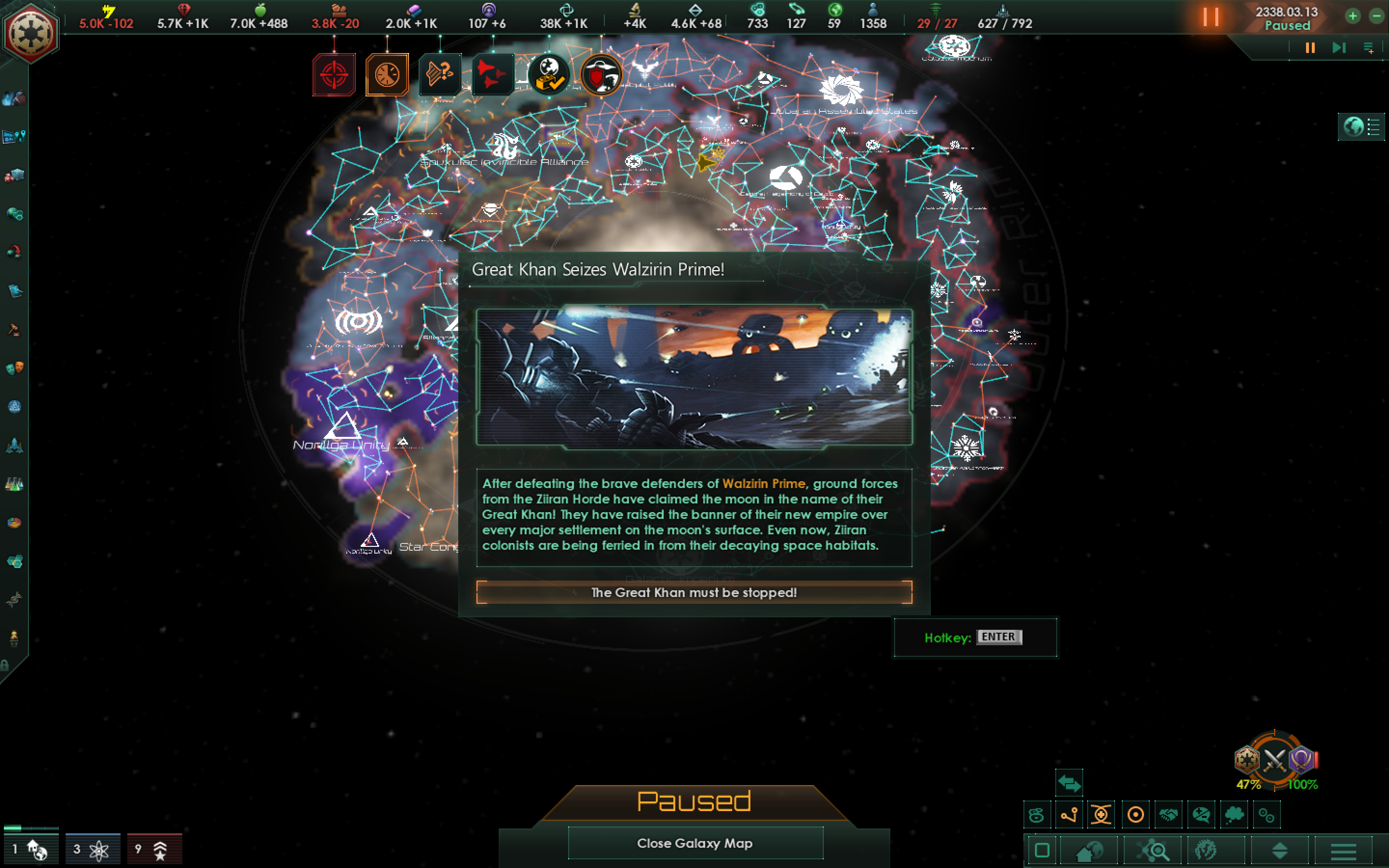
Task: Open the message settings hamburger at top right
Action: pos(1370,48)
